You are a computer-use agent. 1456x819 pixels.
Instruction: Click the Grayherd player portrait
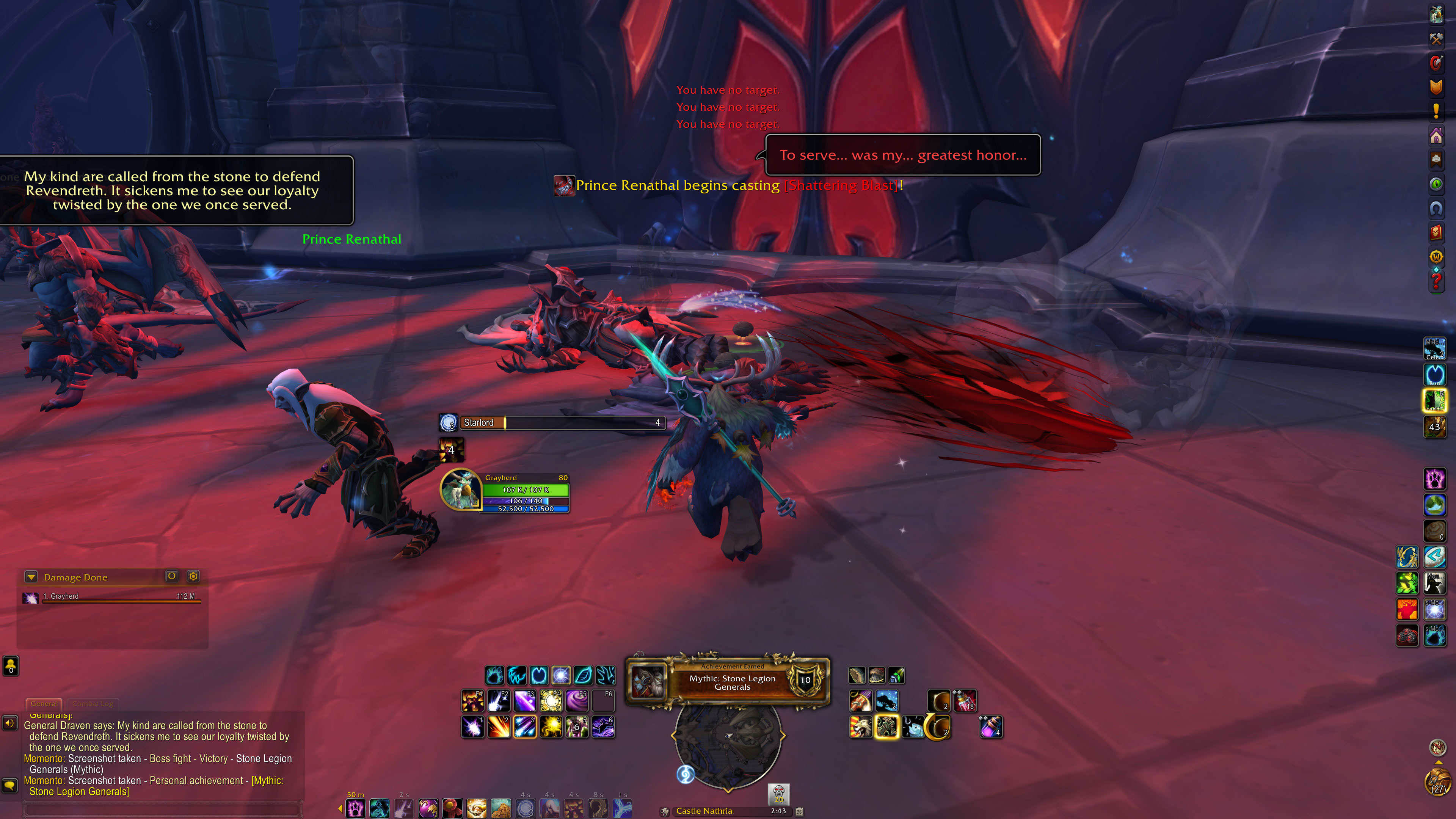(x=461, y=490)
